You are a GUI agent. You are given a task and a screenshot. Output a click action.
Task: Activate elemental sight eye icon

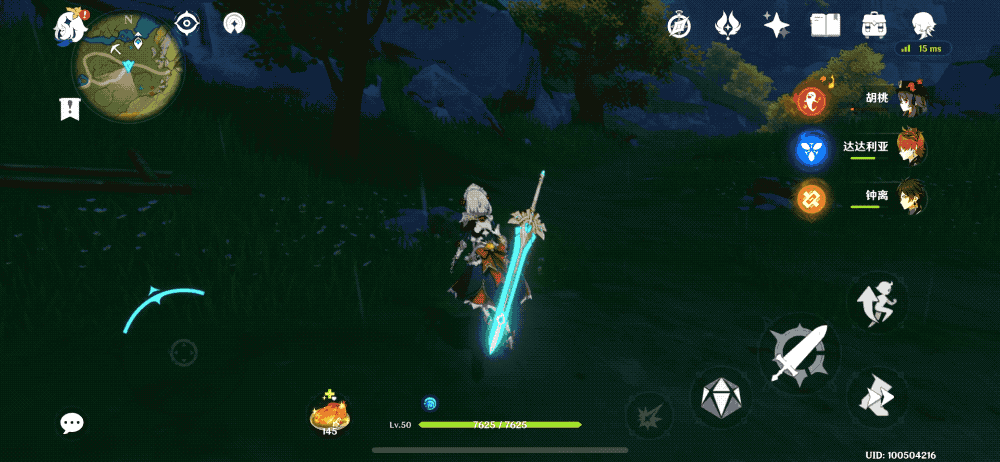pos(187,23)
